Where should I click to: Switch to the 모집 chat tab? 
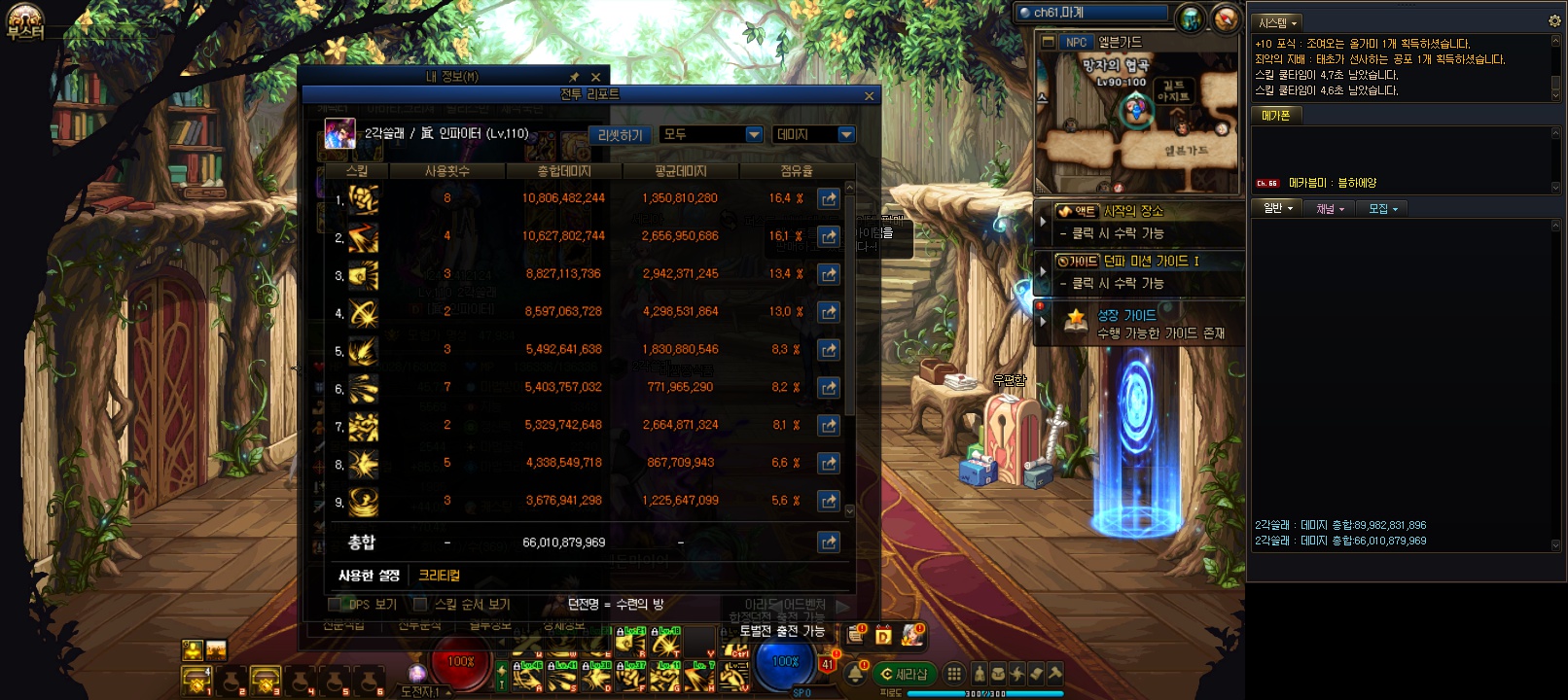coord(1382,208)
